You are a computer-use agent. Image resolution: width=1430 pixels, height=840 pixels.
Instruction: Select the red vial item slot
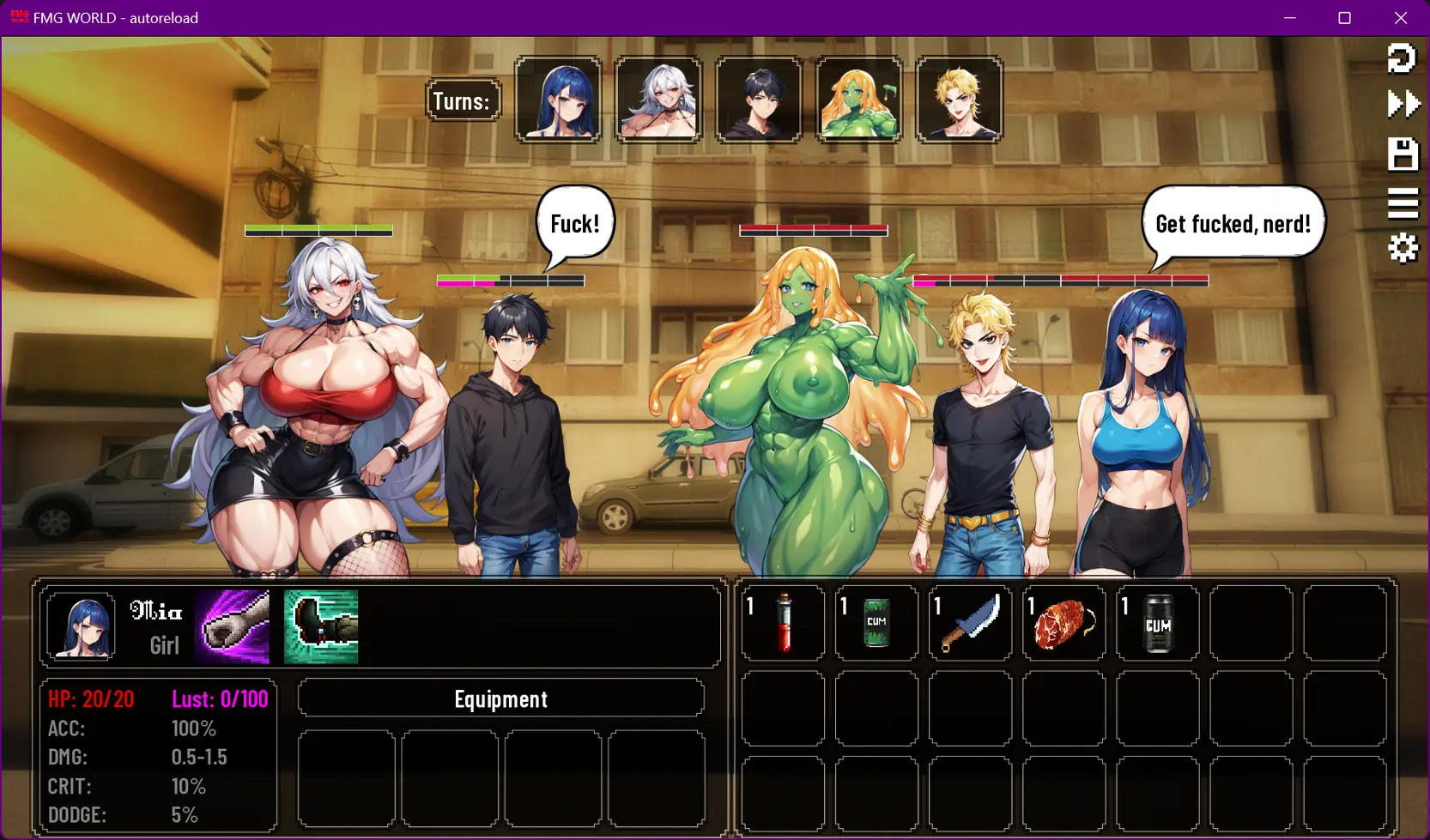(x=783, y=624)
